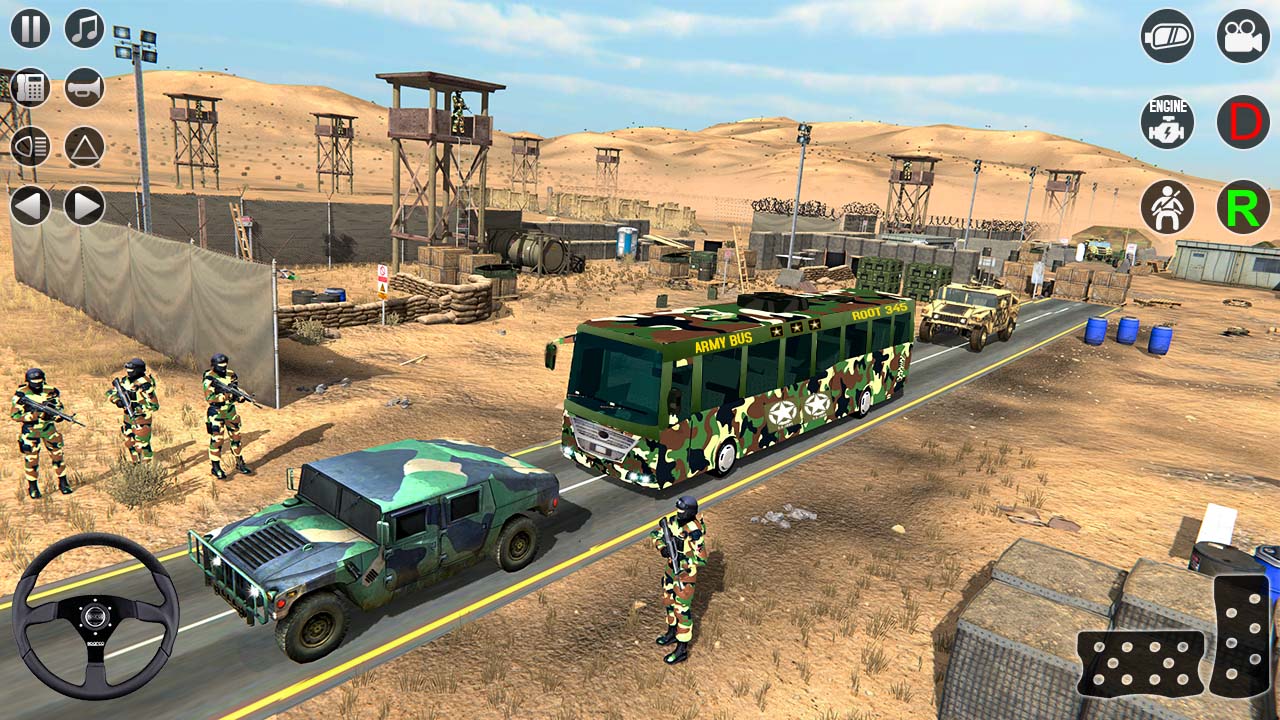Enable the hazard warning triangle
The height and width of the screenshot is (720, 1280).
82,144
